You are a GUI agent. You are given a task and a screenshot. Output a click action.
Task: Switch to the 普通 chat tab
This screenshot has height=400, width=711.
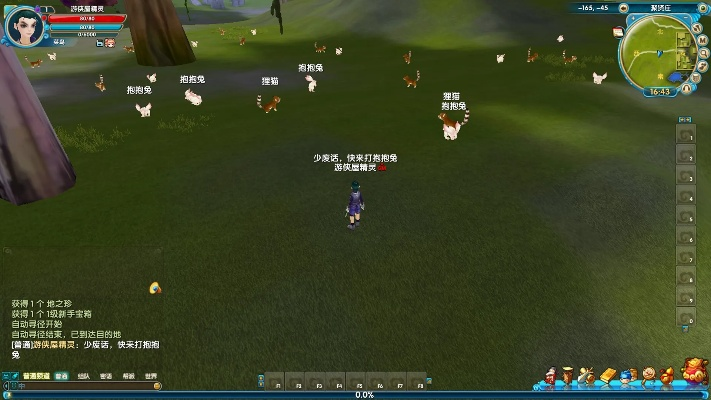click(62, 377)
